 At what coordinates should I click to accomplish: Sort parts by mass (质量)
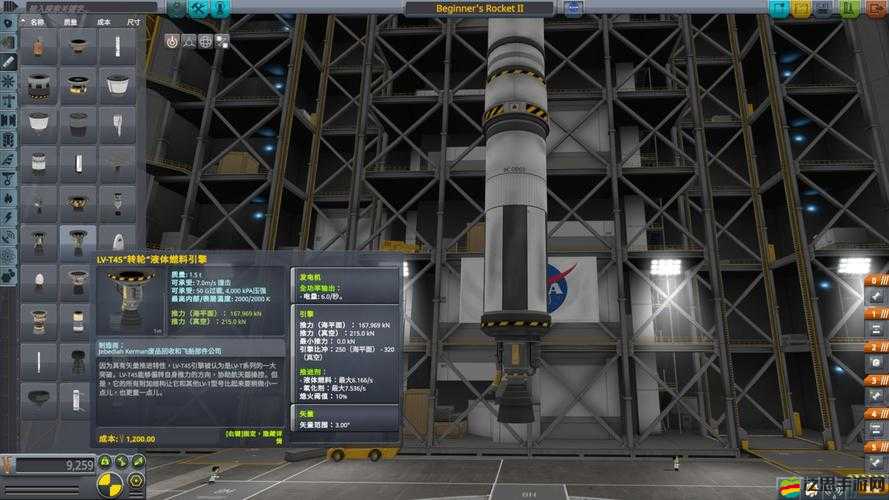click(x=70, y=21)
